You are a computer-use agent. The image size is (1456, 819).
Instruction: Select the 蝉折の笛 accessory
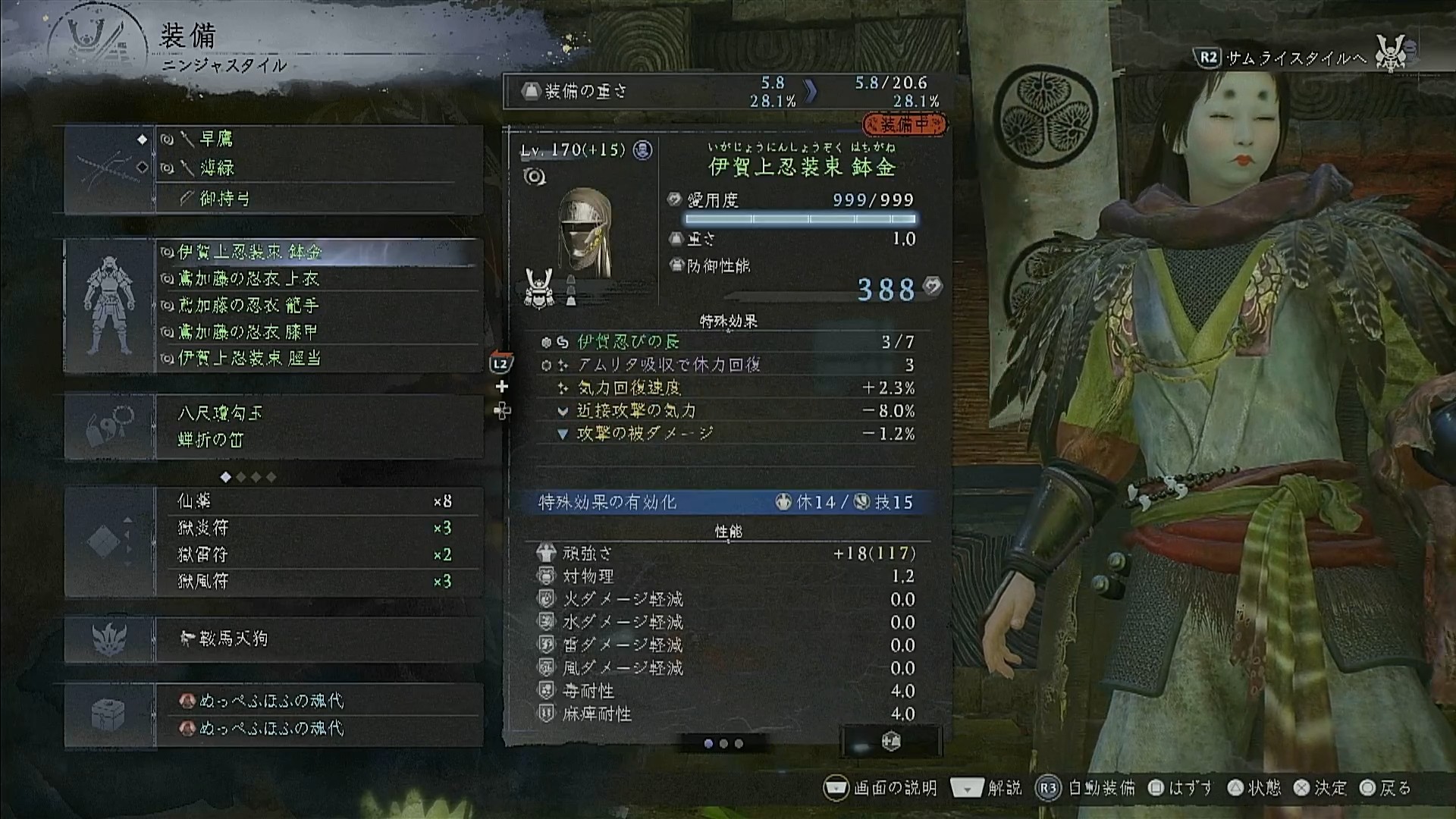click(x=318, y=440)
